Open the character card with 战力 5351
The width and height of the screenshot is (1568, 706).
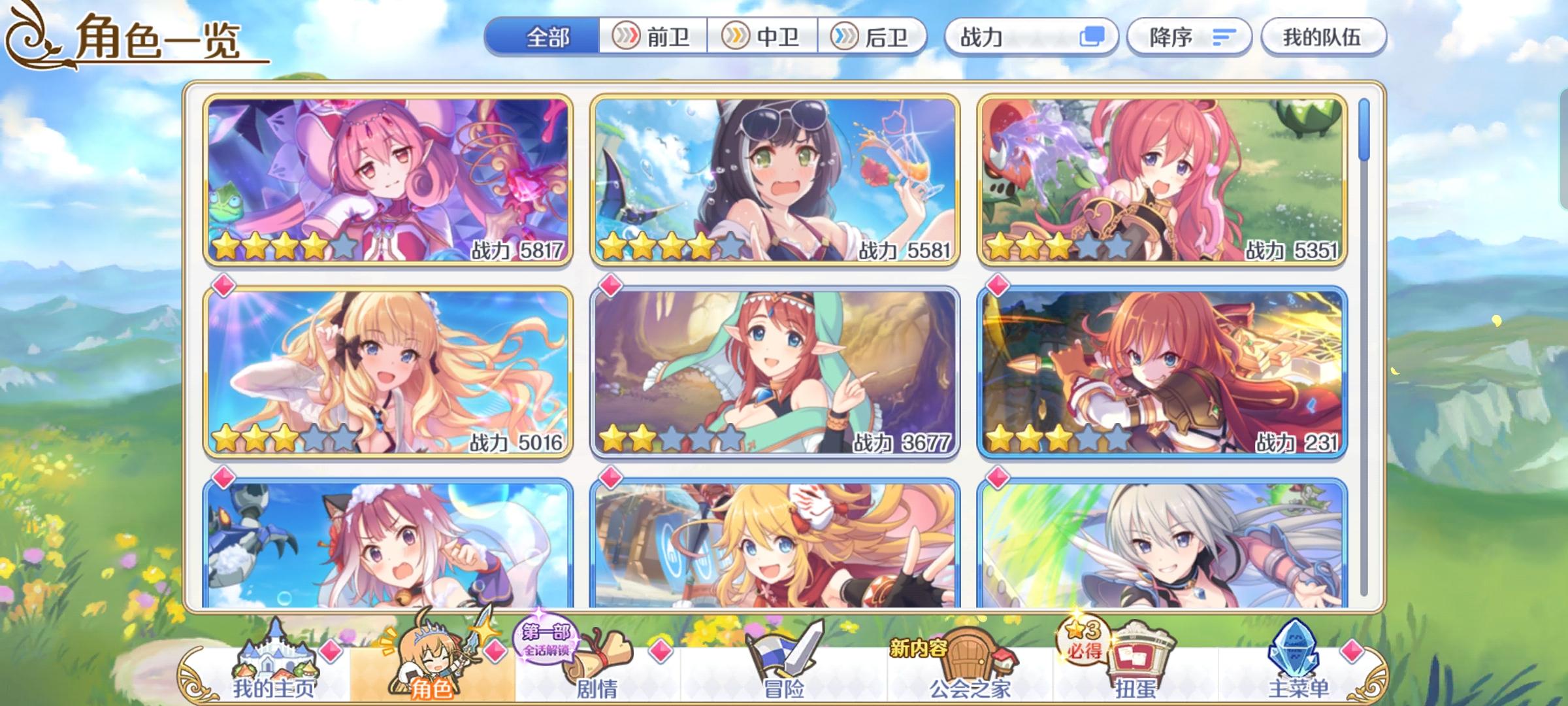1162,180
